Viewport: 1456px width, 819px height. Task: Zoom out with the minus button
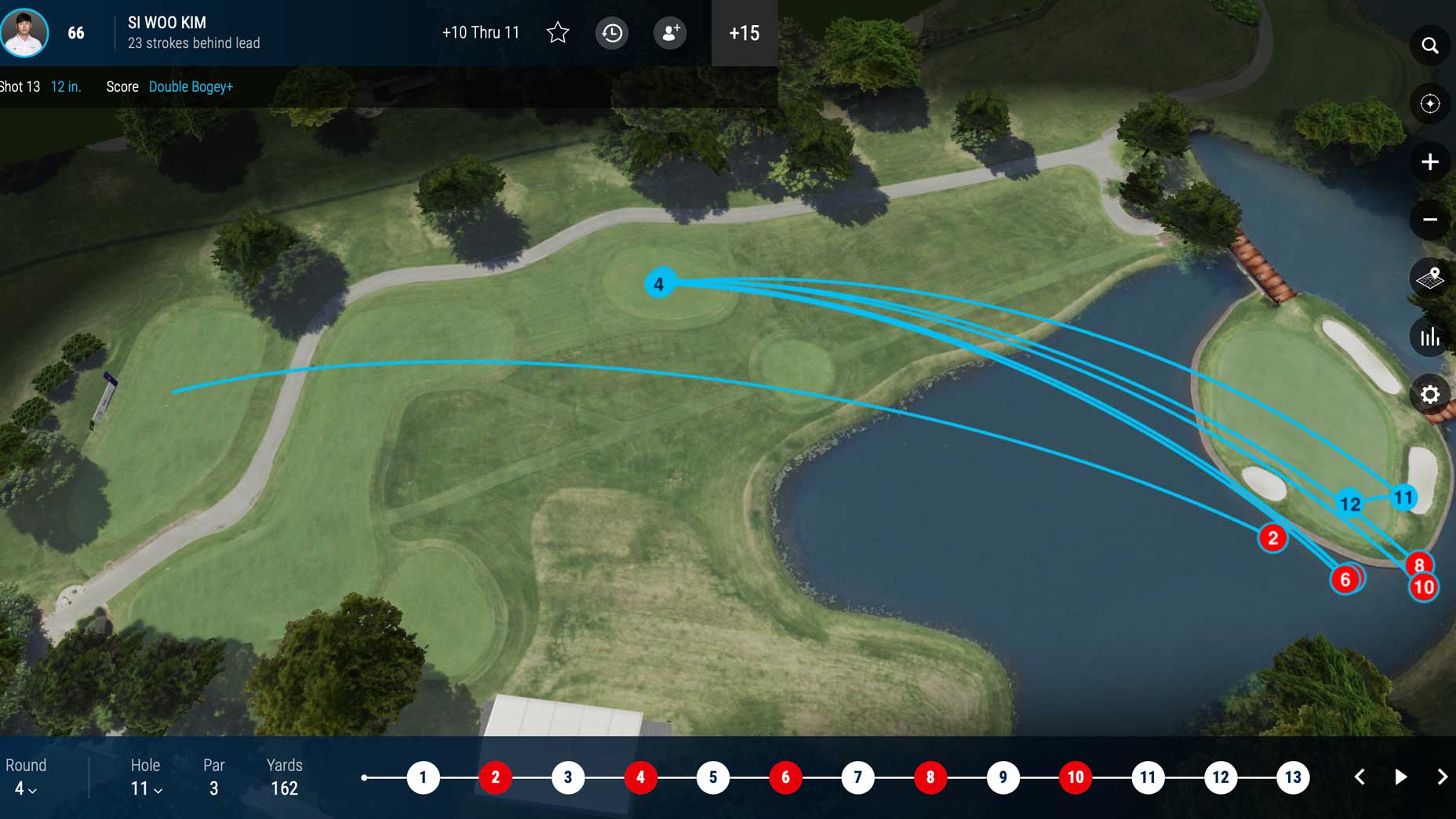click(x=1429, y=220)
